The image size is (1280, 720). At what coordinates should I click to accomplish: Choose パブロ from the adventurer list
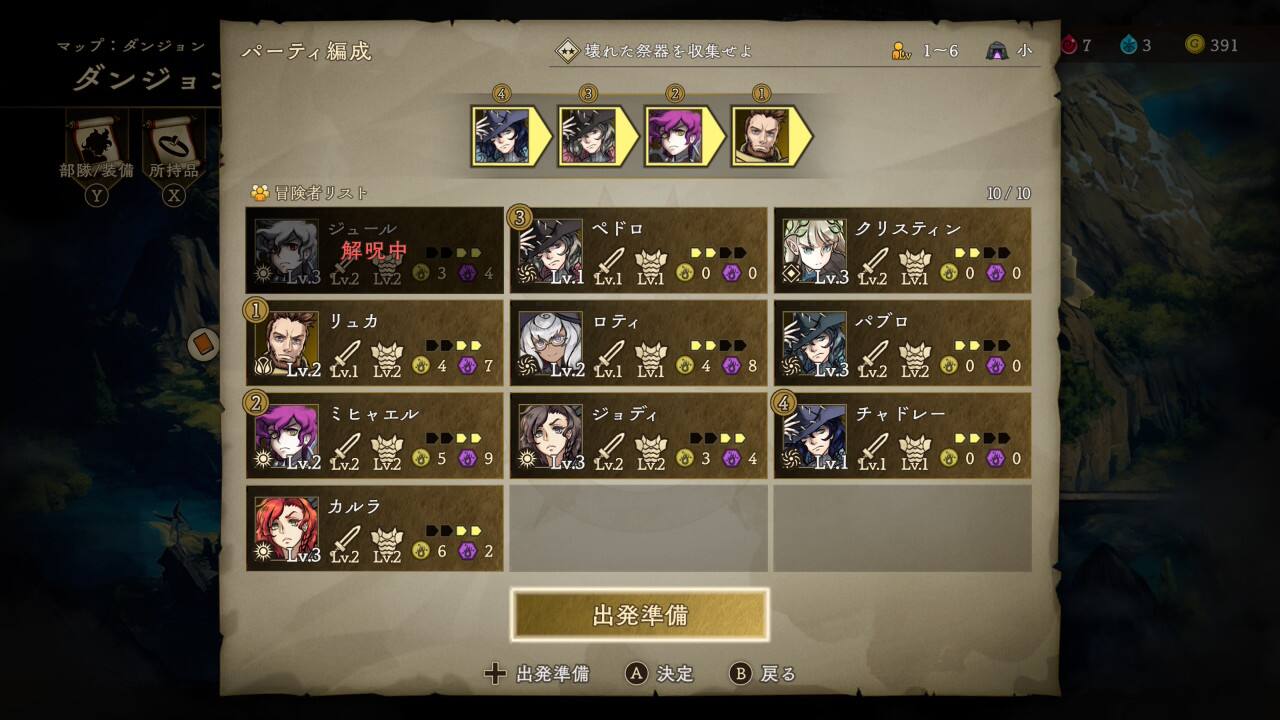coord(902,343)
